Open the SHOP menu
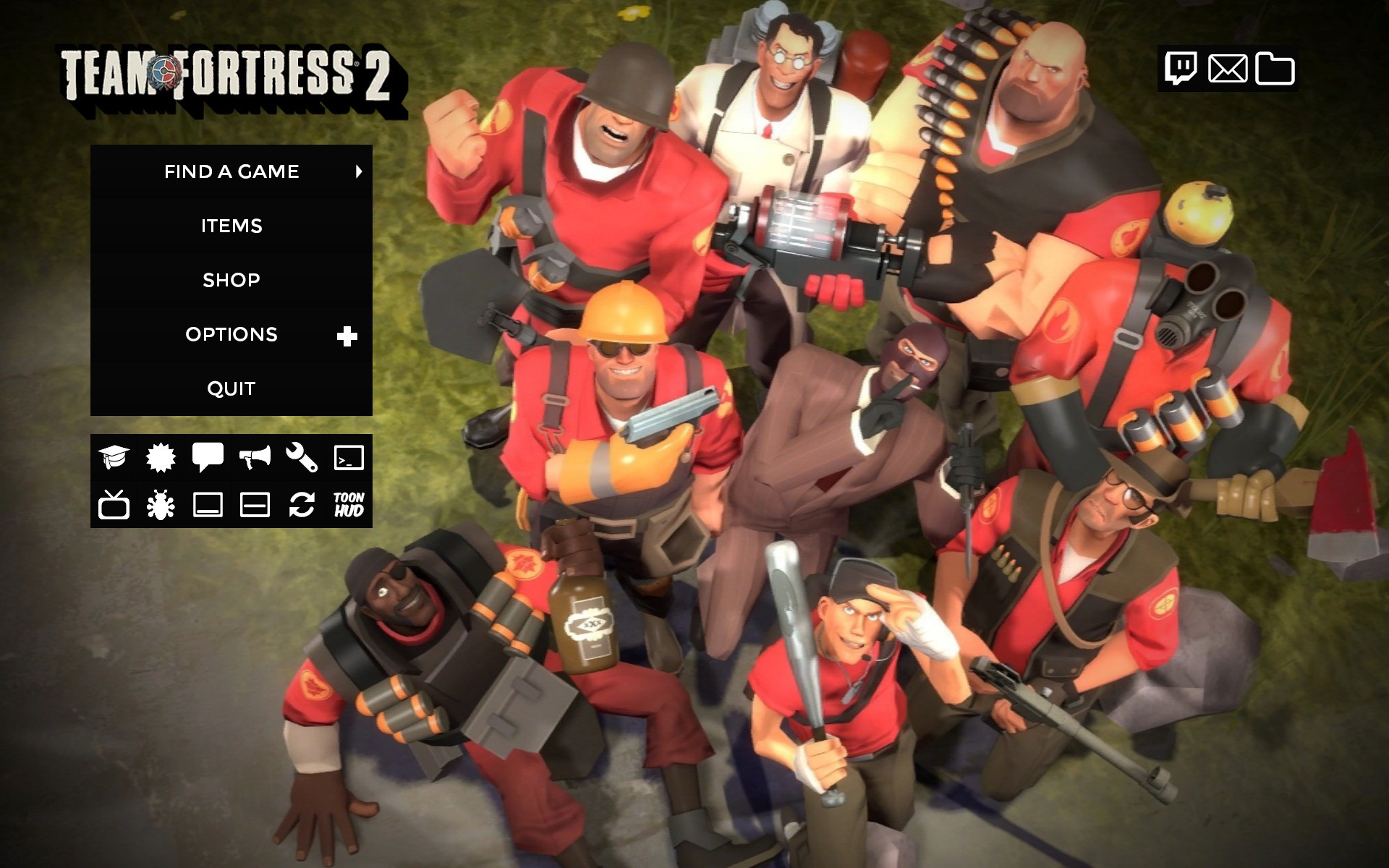Screen dimensions: 1389x868 click(x=231, y=280)
